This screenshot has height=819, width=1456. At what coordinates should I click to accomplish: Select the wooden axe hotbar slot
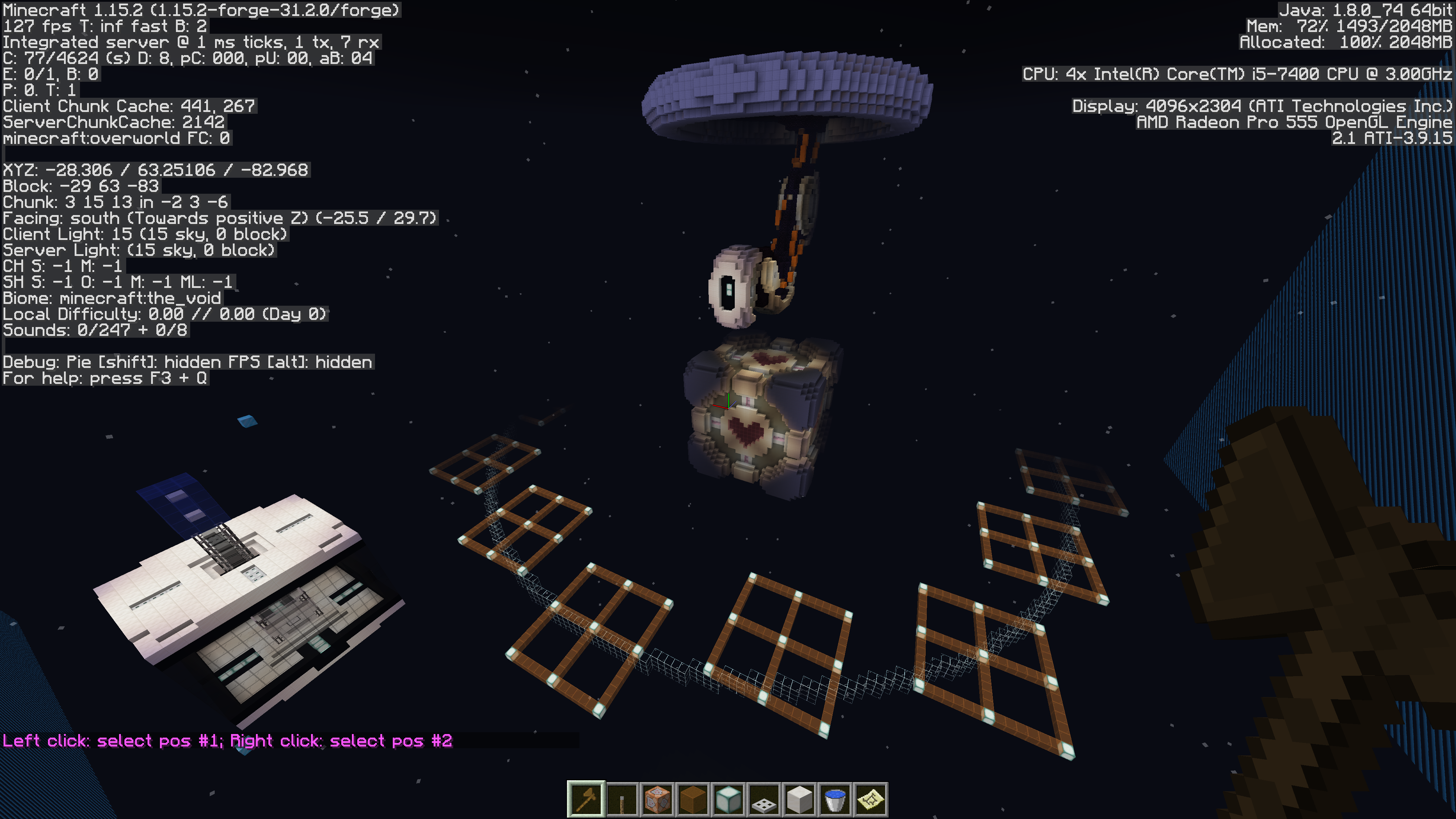pos(586,800)
